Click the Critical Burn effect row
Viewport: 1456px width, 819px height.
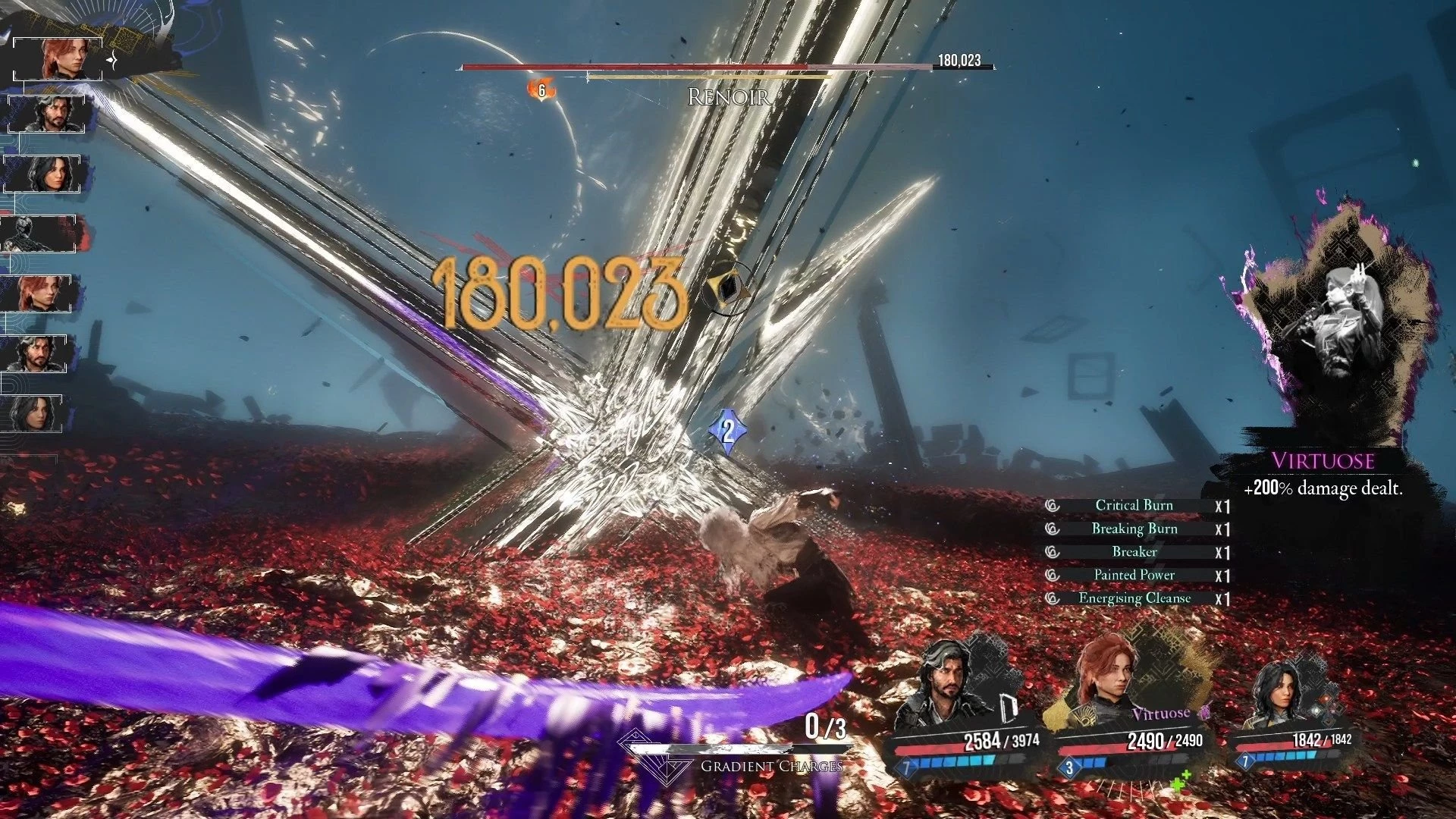tap(1134, 506)
